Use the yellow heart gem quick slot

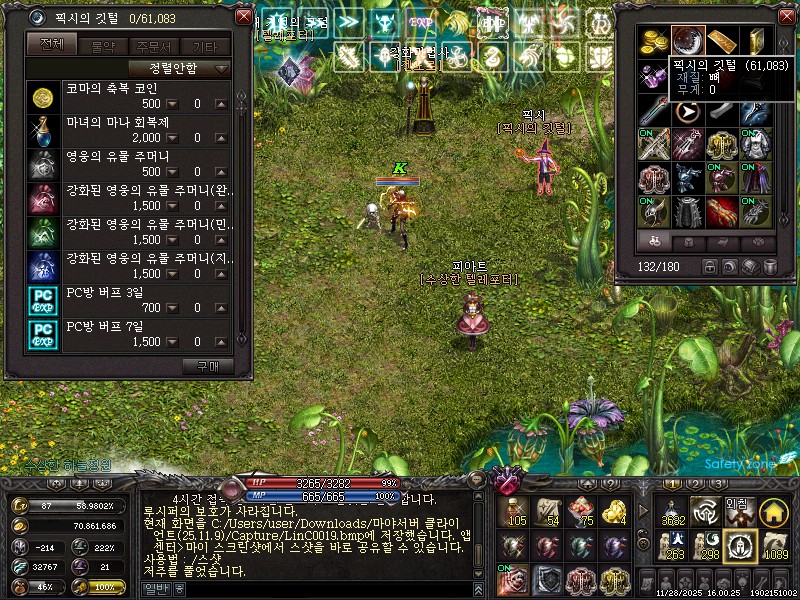tap(614, 513)
